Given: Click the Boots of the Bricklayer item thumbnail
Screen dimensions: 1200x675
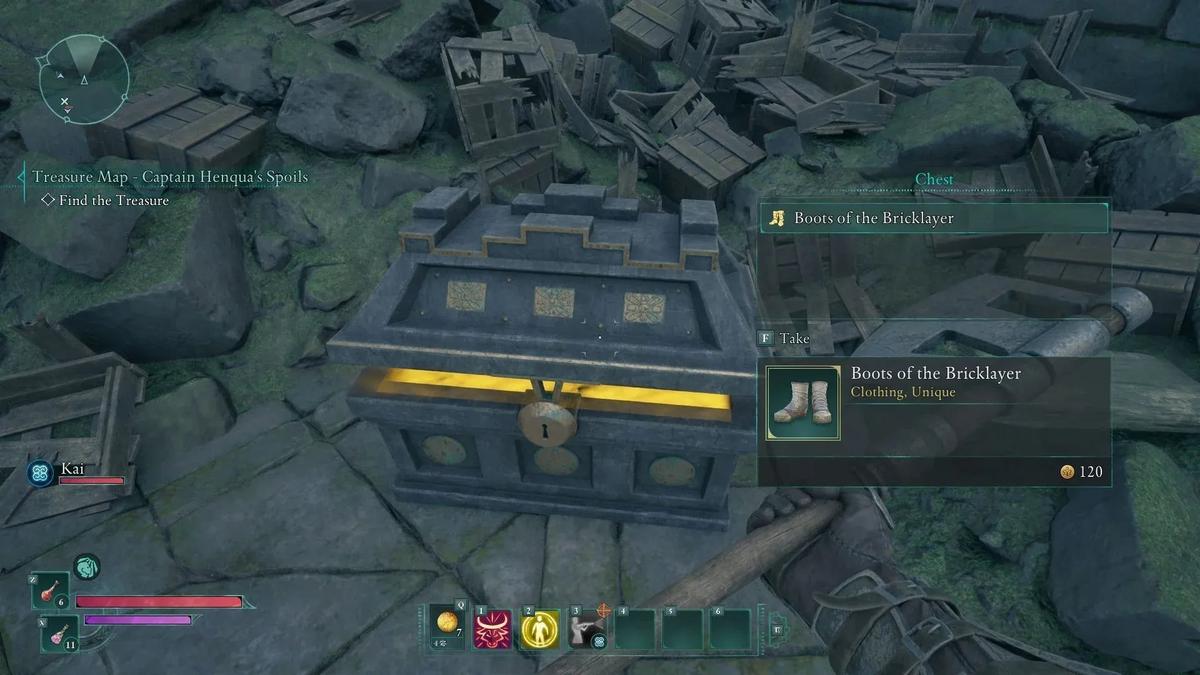Looking at the screenshot, I should 803,403.
